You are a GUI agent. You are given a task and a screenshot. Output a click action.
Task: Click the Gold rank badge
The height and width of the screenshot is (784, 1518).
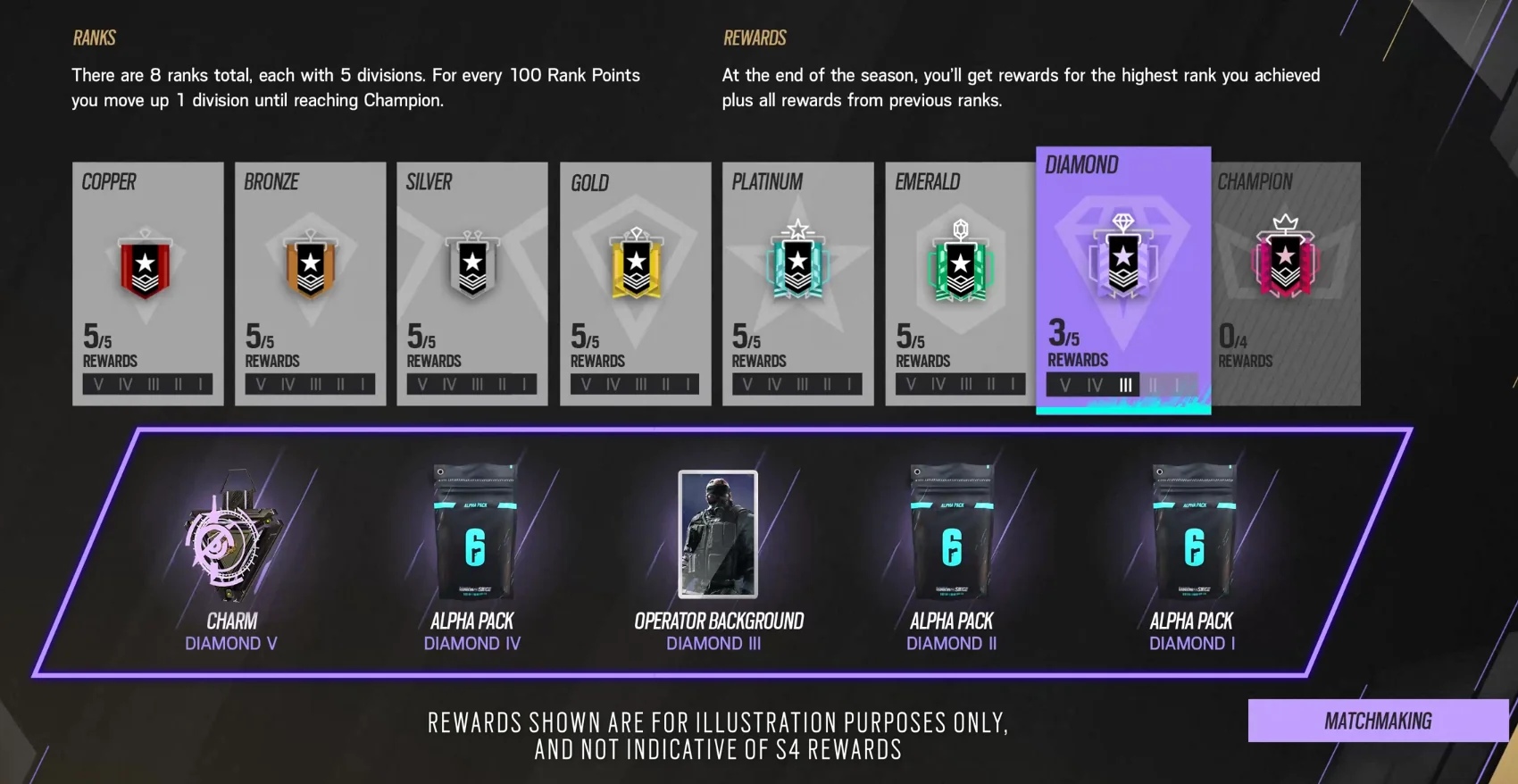click(635, 263)
